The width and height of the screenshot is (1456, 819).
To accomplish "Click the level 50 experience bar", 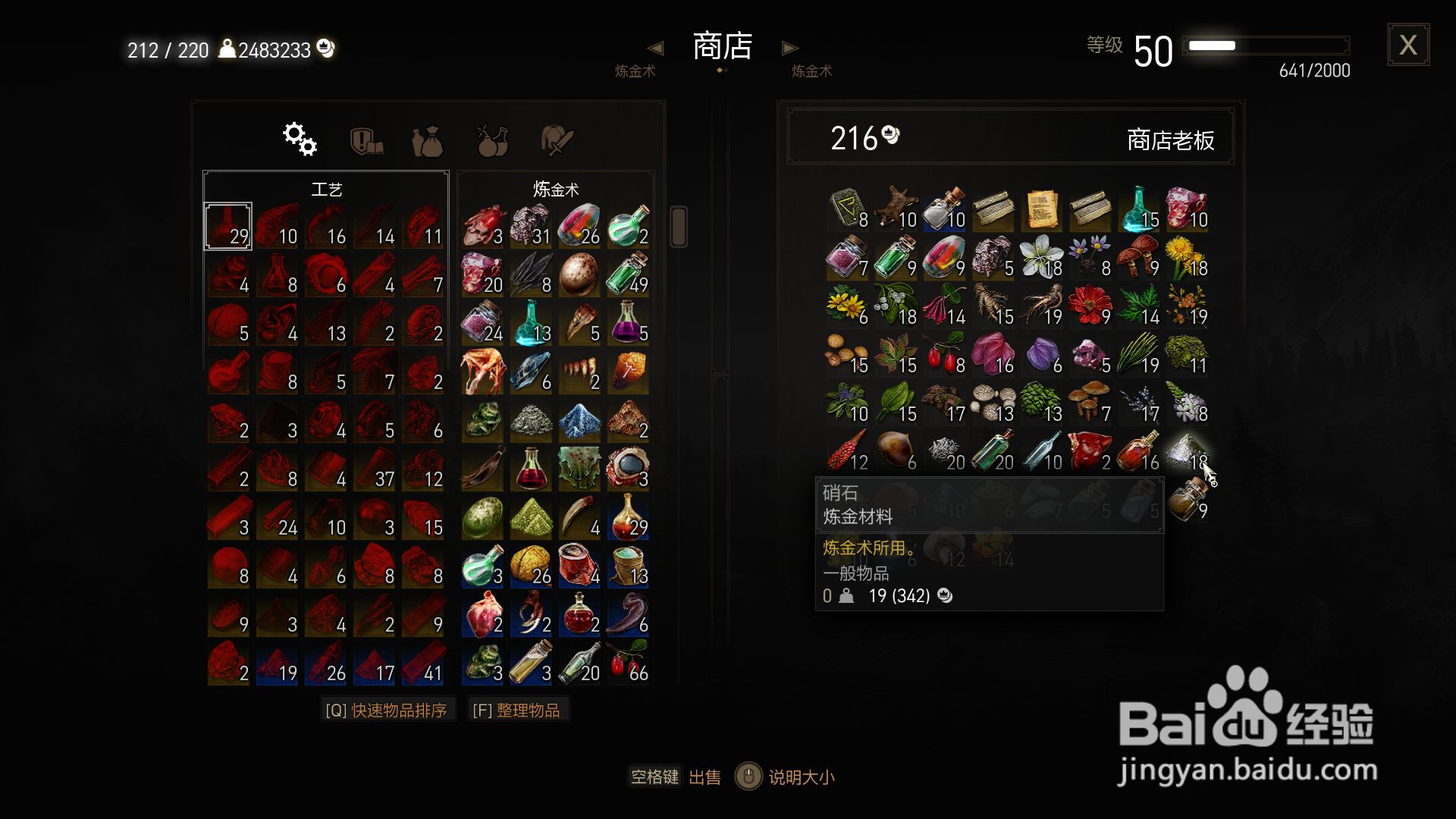I will (x=1265, y=45).
